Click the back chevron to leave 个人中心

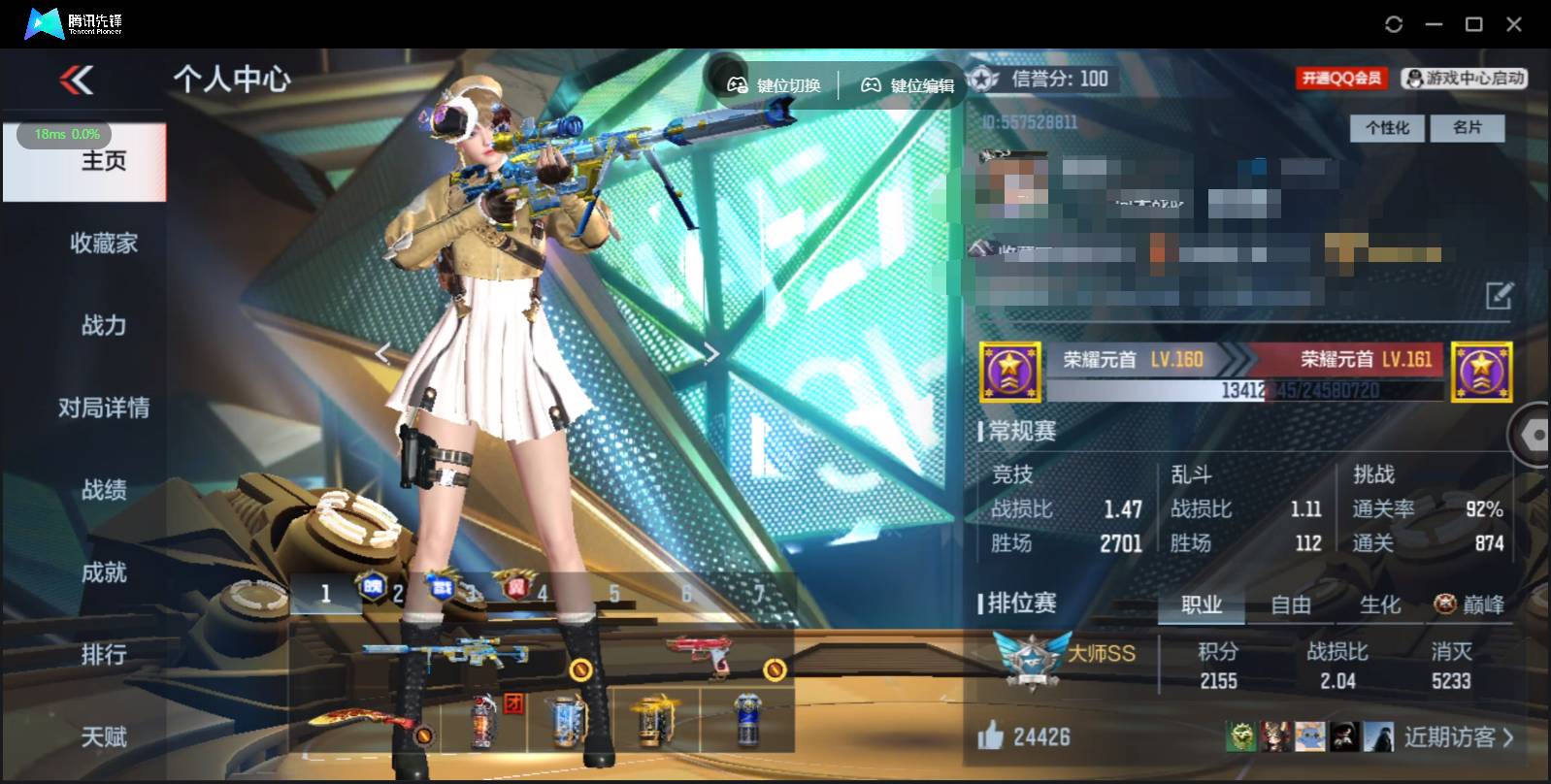point(76,80)
